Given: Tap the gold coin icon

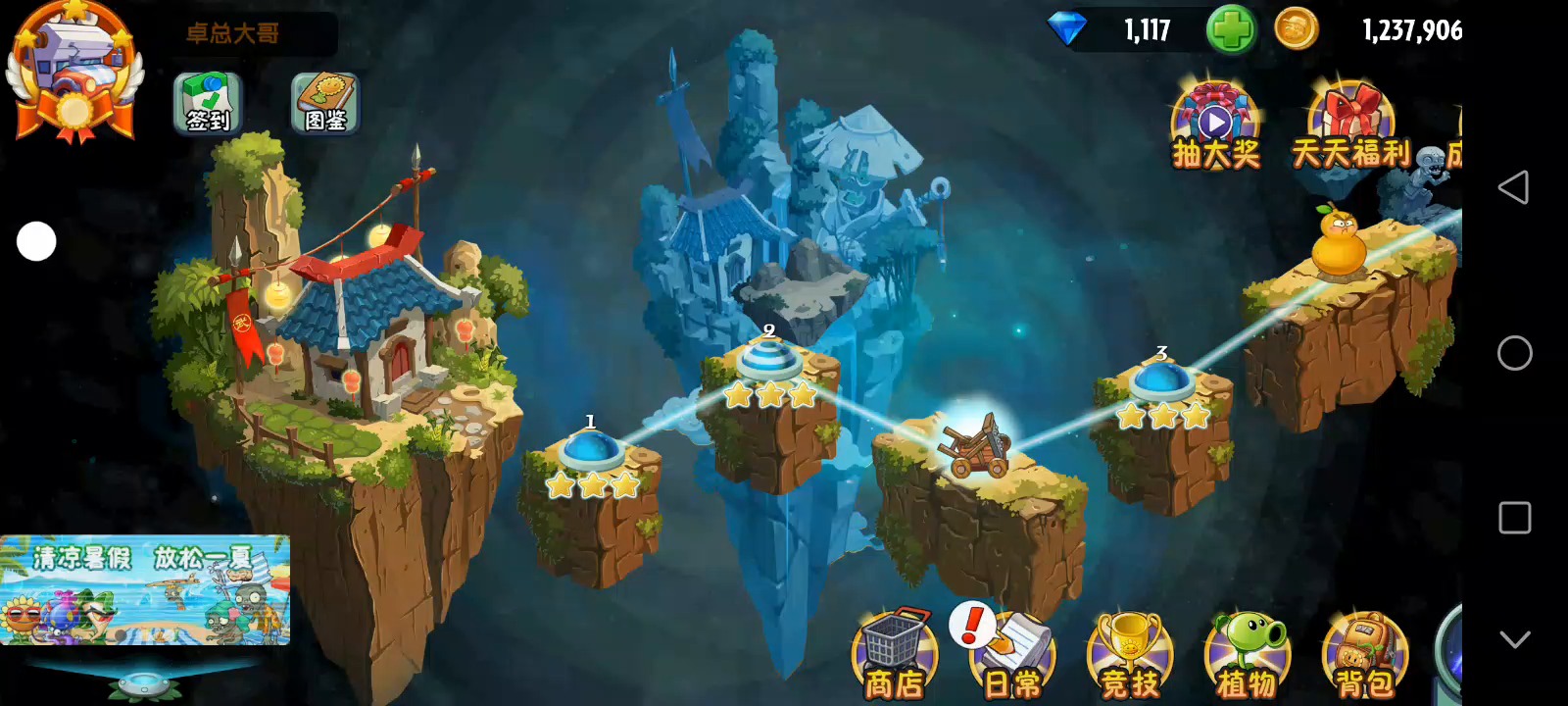Looking at the screenshot, I should pyautogui.click(x=1296, y=29).
